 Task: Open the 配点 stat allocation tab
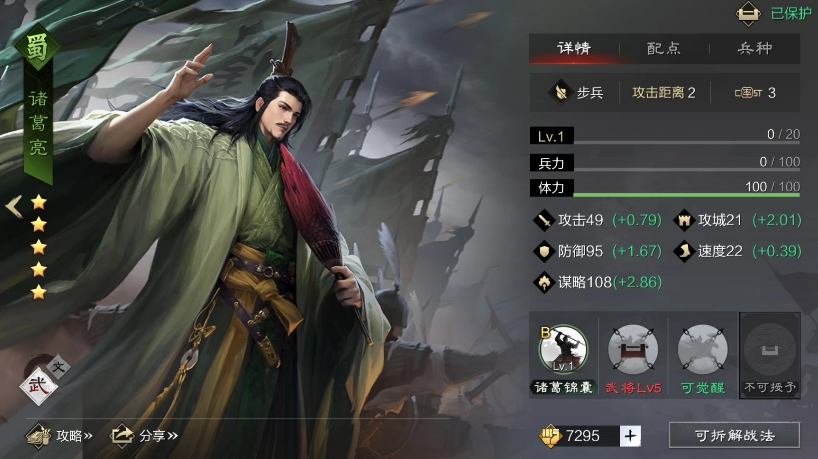(664, 48)
